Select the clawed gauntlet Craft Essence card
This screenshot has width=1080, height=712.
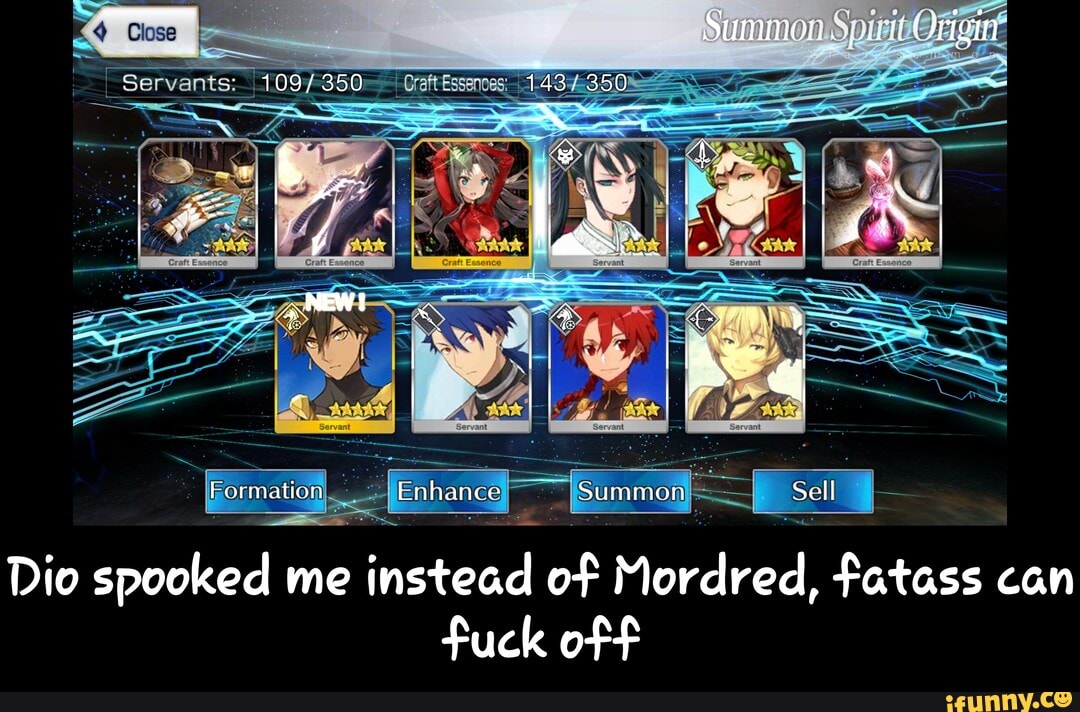(x=197, y=204)
